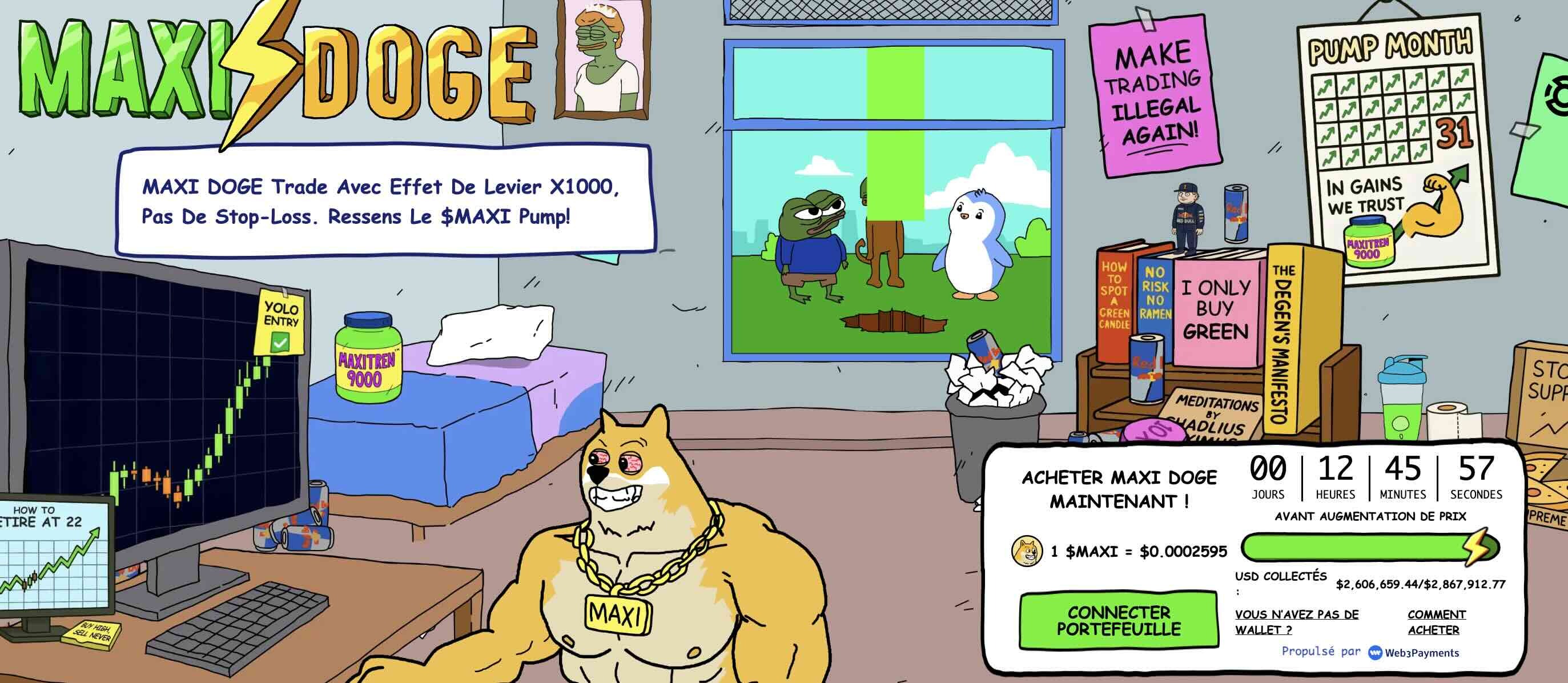Open the "Vous n'avez pas de wallet ?" link
1568x683 pixels.
tap(1296, 621)
